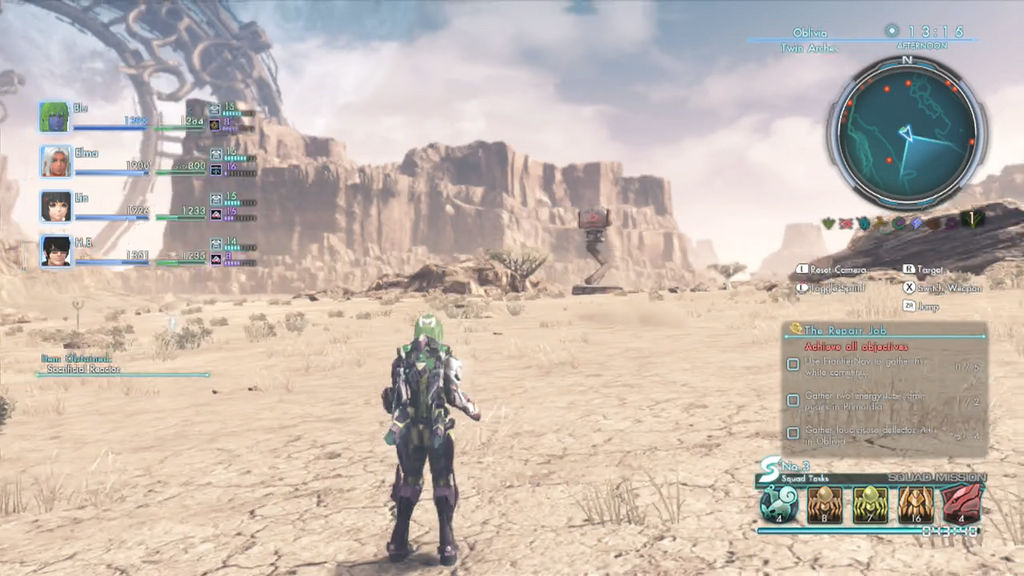Pick the H.B. party member portrait

pyautogui.click(x=55, y=250)
